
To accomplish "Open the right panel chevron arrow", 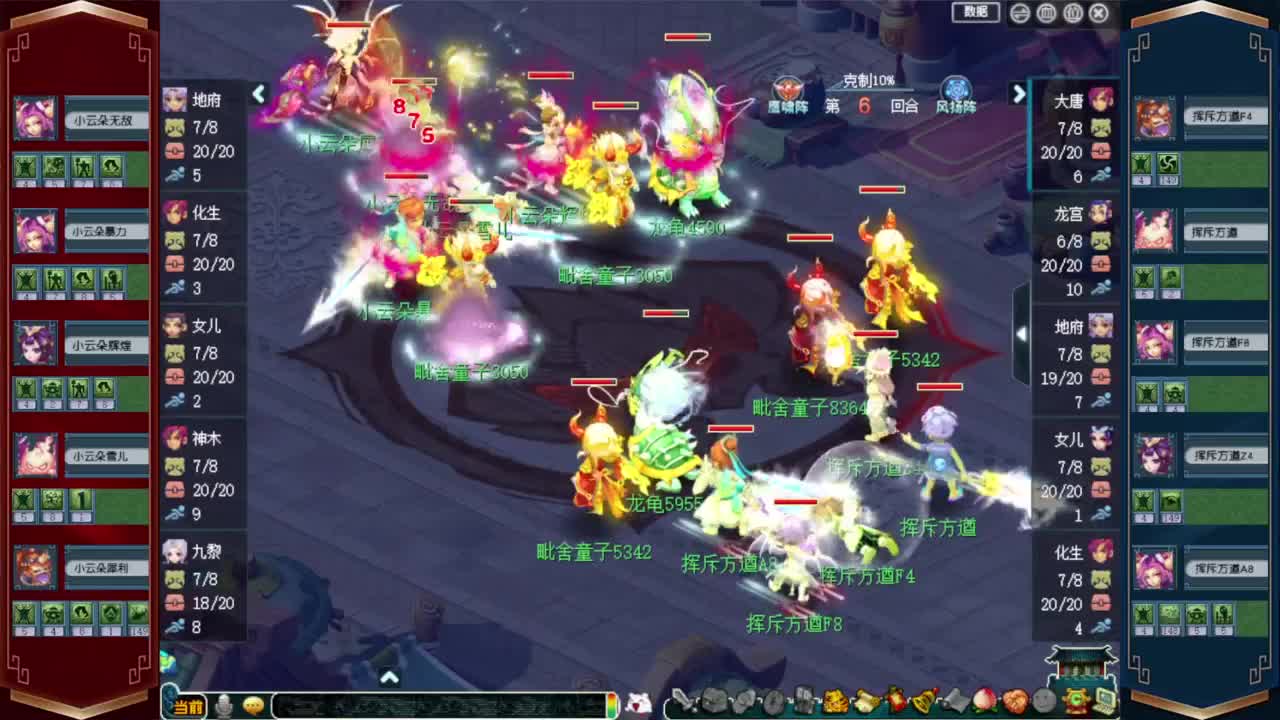I will coord(1019,95).
